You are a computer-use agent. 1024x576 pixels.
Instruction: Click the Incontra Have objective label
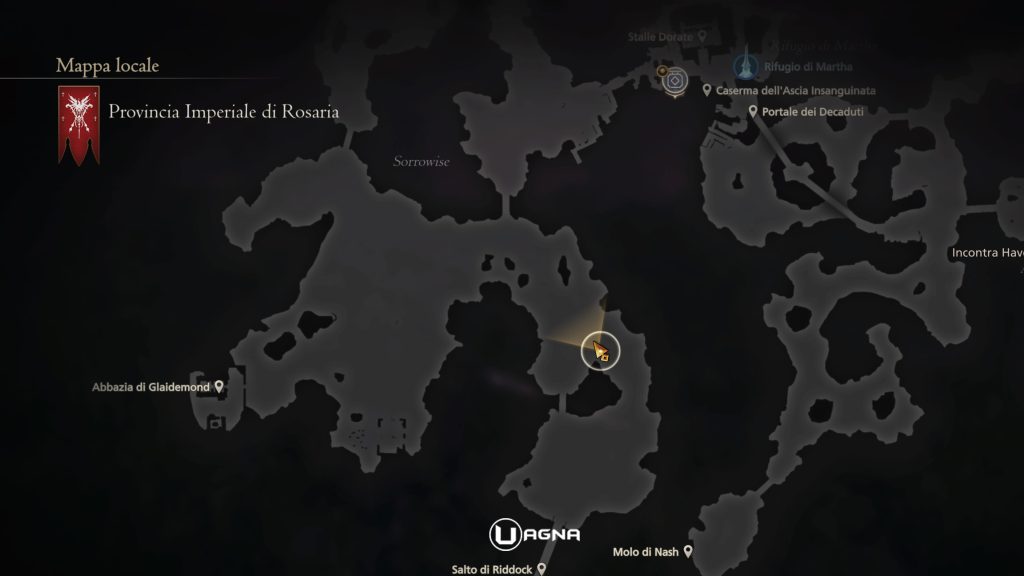987,253
